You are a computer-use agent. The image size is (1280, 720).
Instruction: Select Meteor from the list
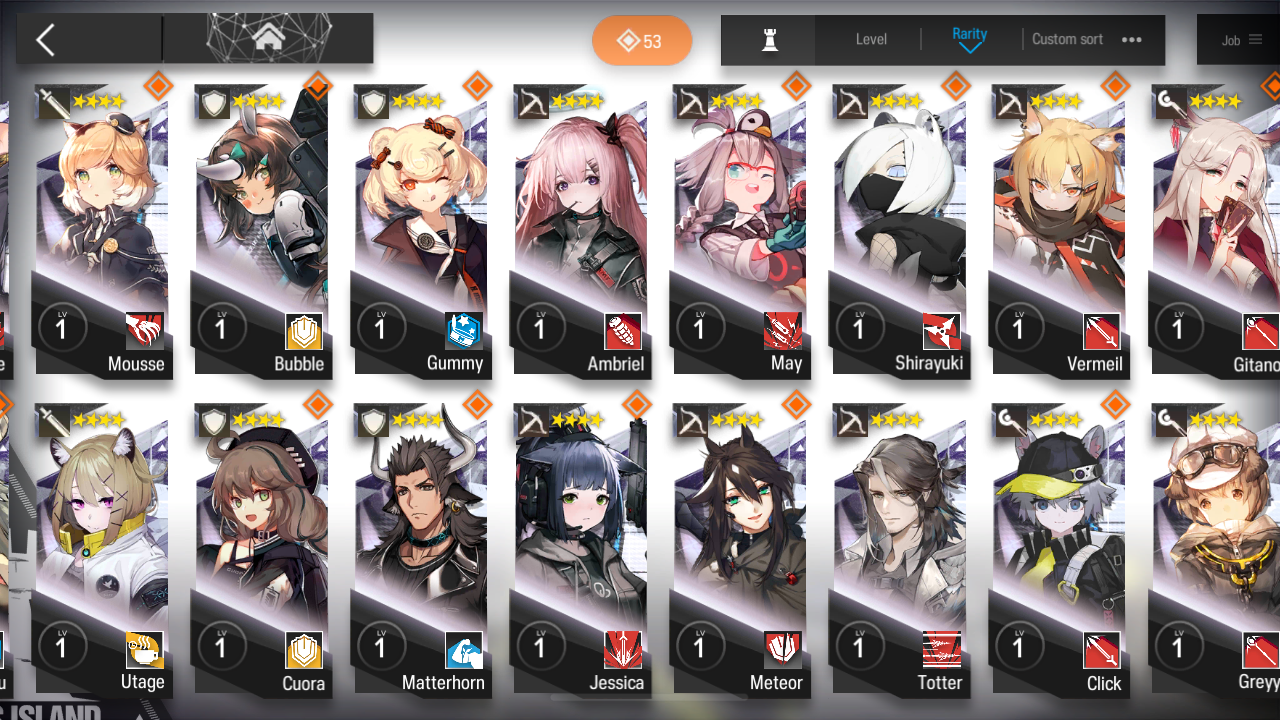point(740,550)
